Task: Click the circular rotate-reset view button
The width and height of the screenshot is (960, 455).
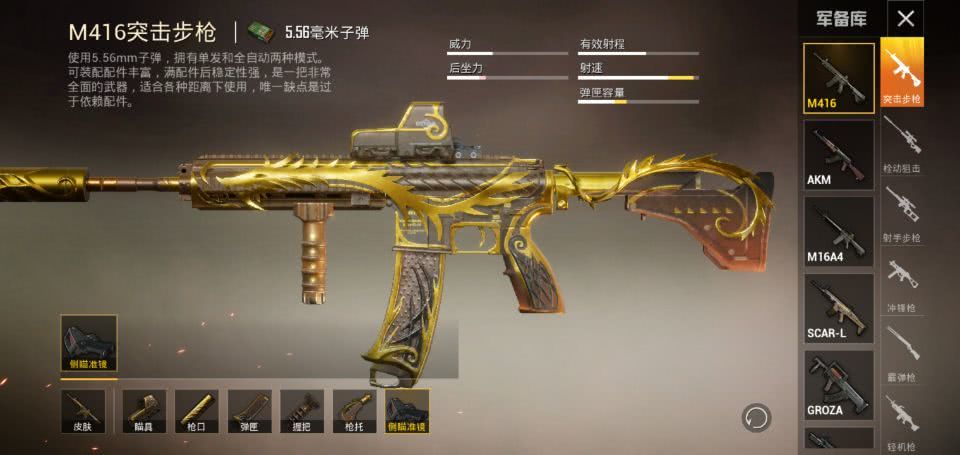Action: (x=757, y=416)
